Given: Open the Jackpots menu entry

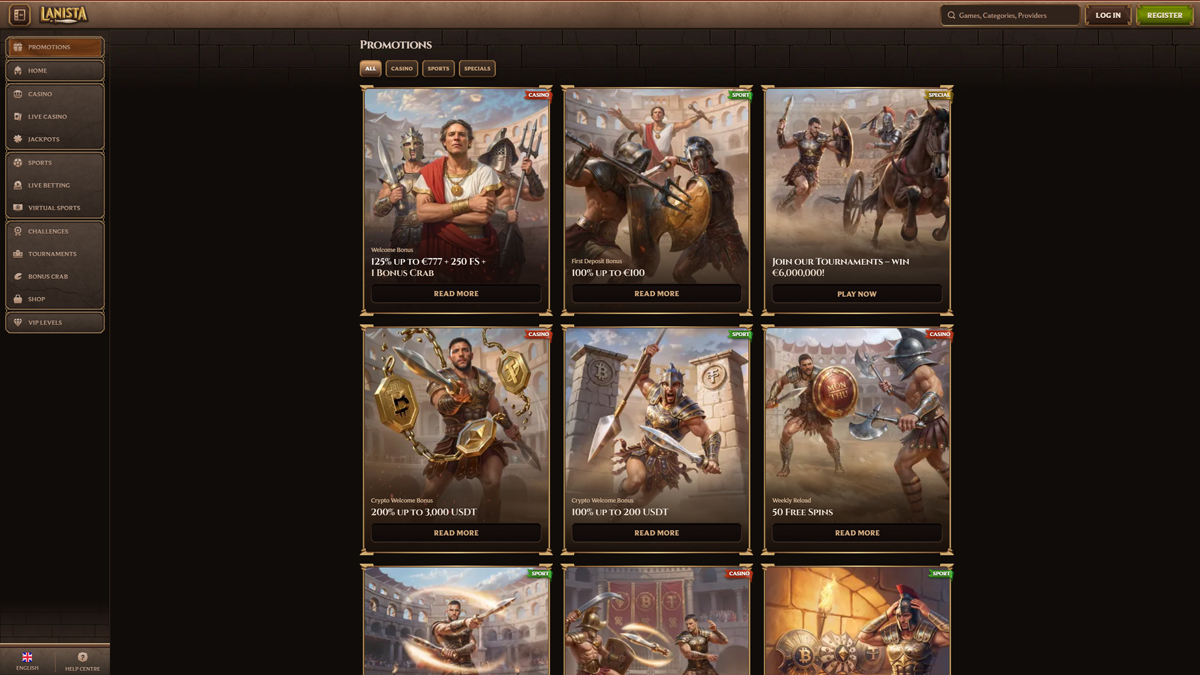Looking at the screenshot, I should (x=54, y=139).
